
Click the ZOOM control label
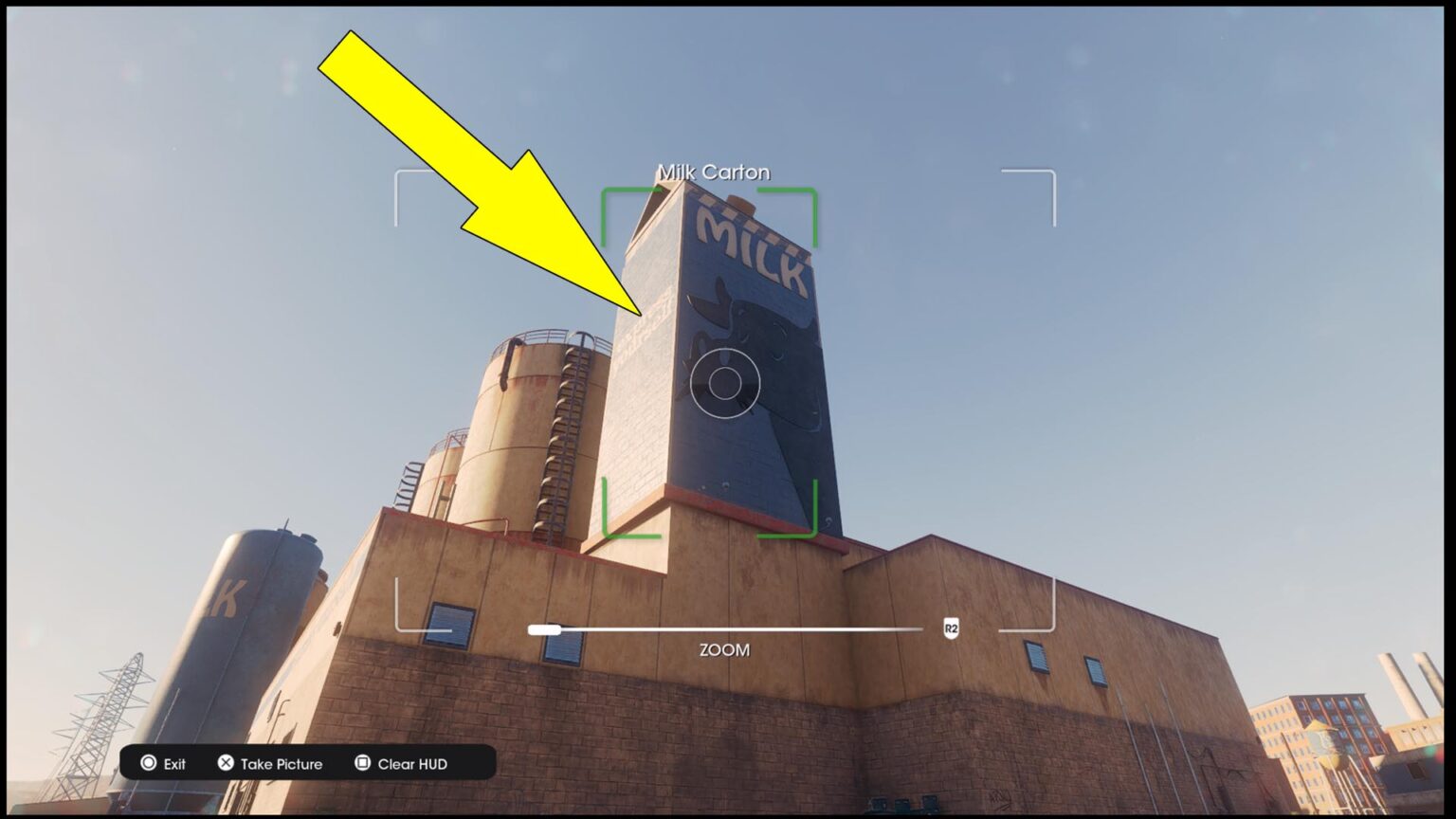722,650
